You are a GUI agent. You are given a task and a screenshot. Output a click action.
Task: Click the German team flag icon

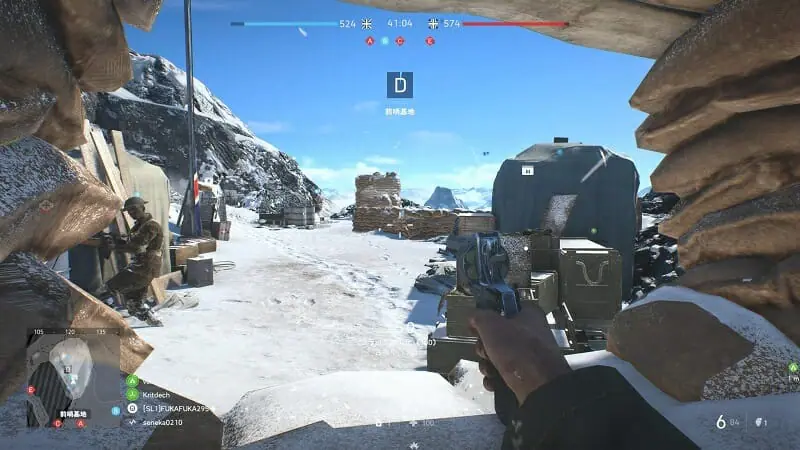(433, 23)
